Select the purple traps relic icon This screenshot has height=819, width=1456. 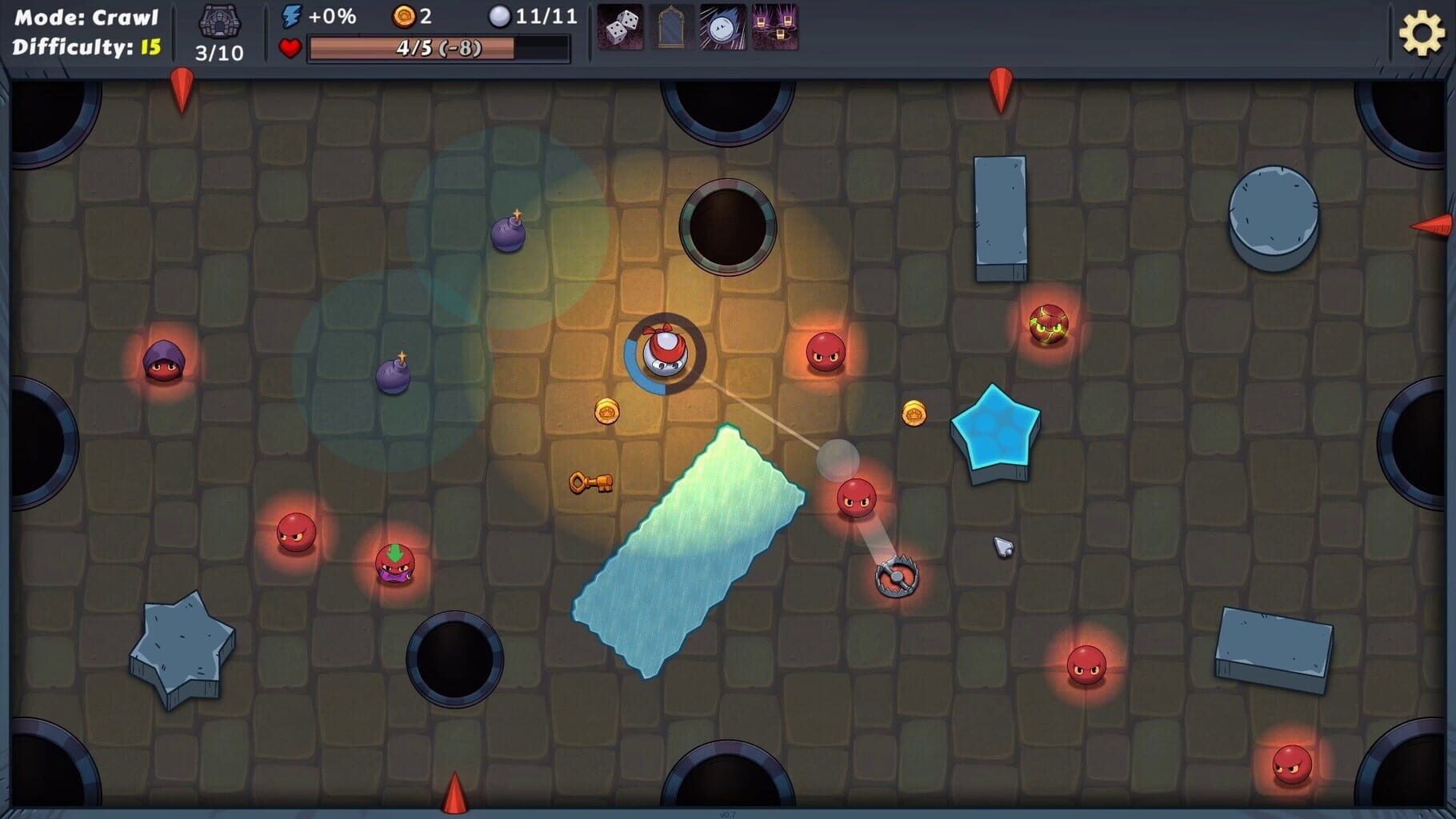click(x=773, y=26)
